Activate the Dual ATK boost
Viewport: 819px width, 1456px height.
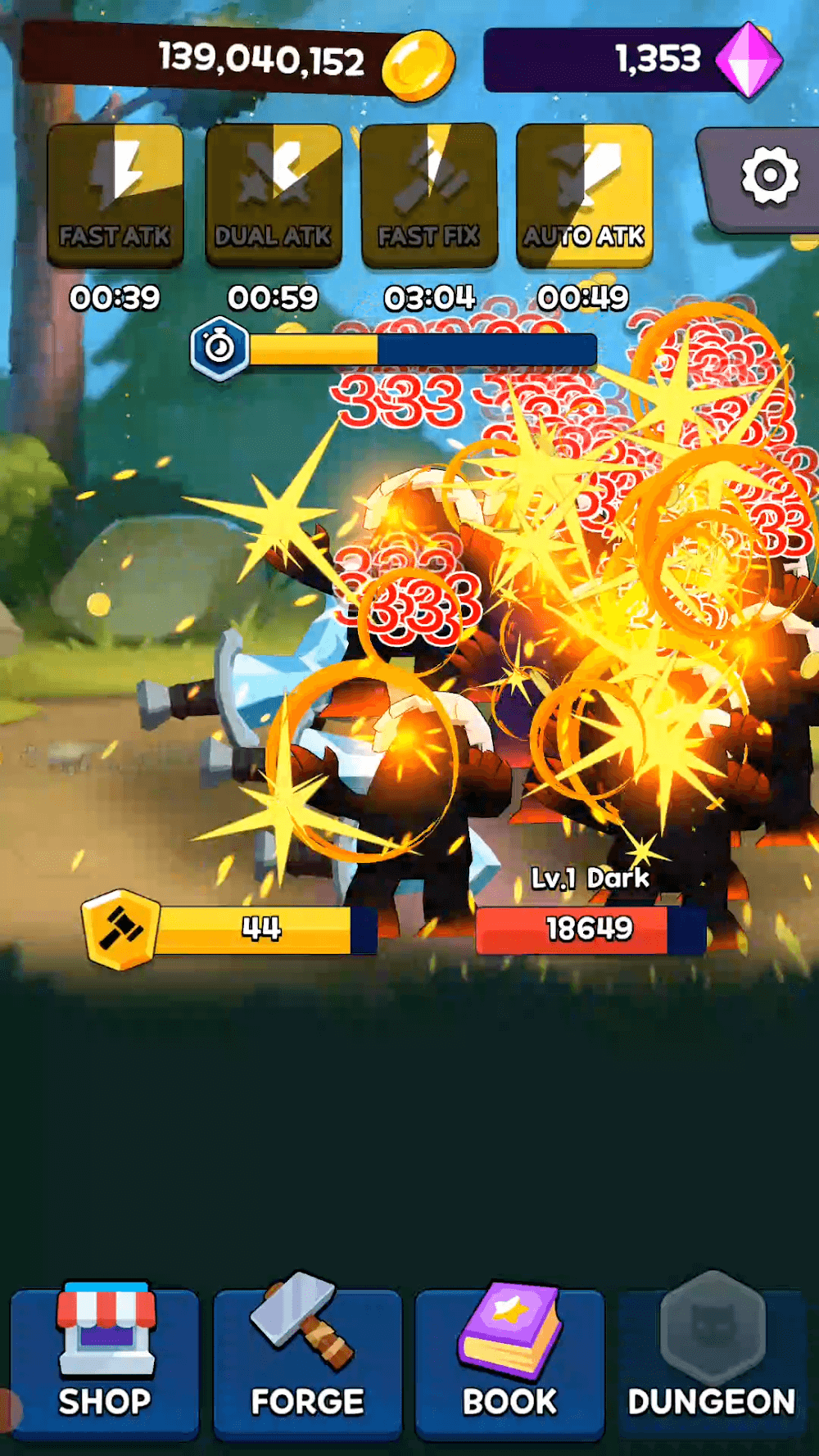[x=274, y=196]
